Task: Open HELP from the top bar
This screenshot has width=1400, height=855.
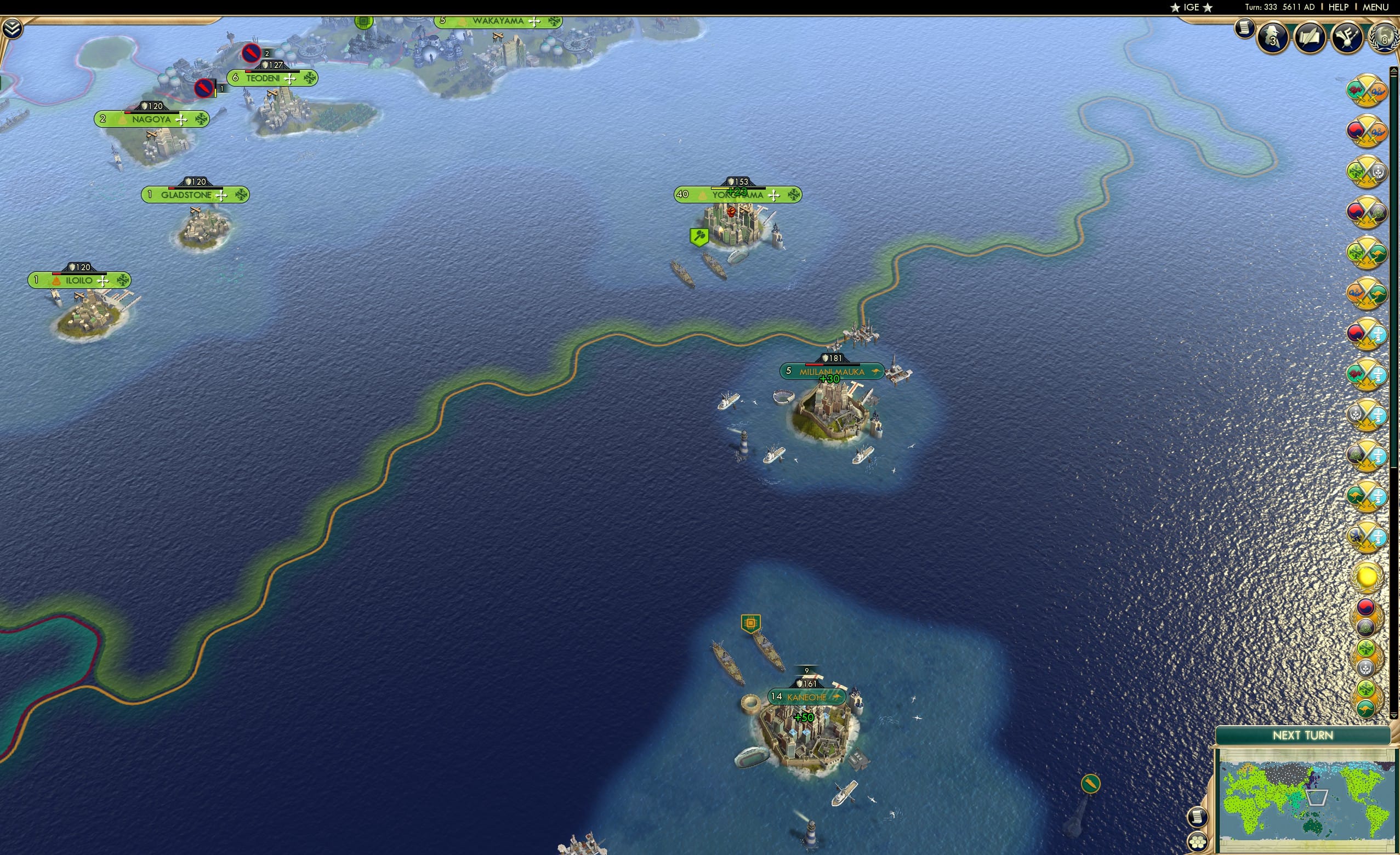Action: (x=1339, y=7)
